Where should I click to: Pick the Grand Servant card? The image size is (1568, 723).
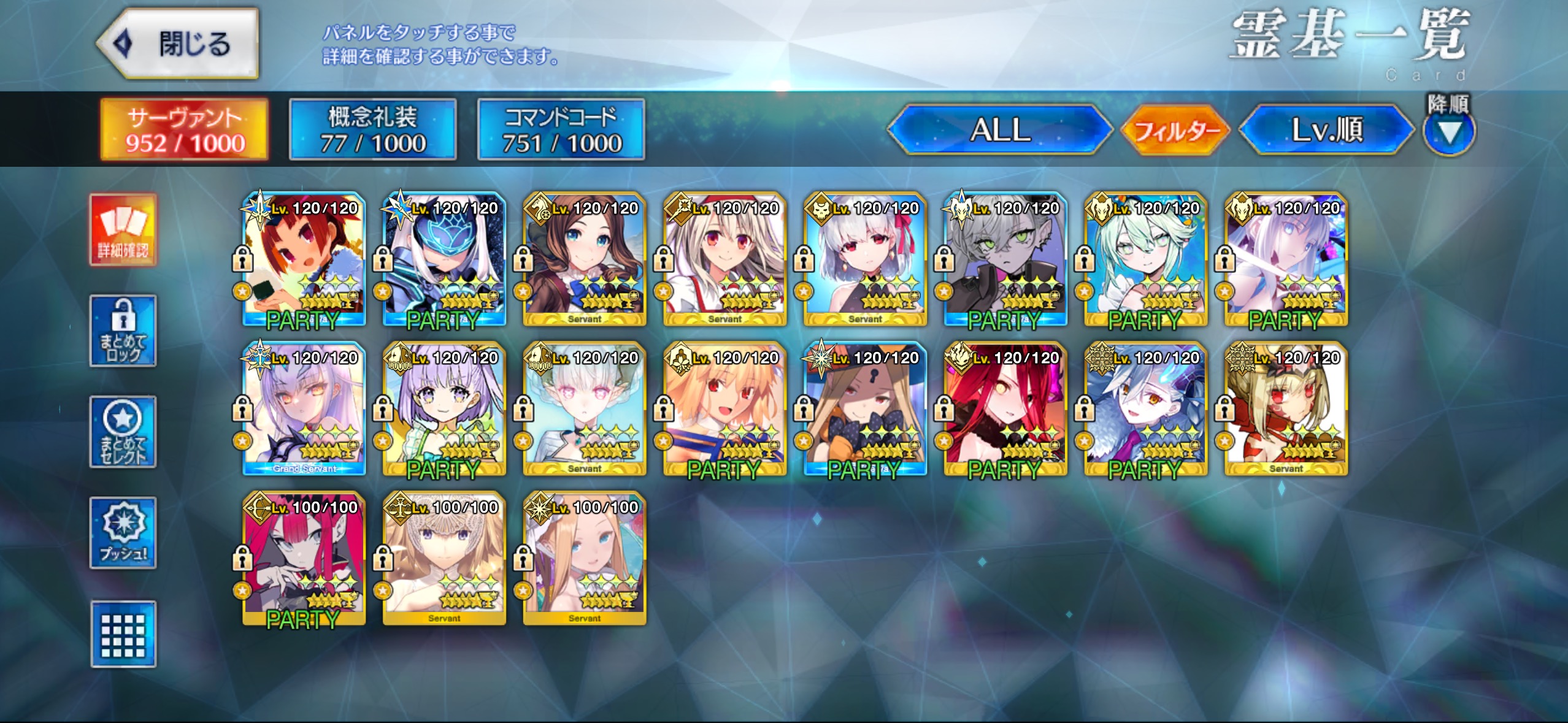click(x=304, y=408)
